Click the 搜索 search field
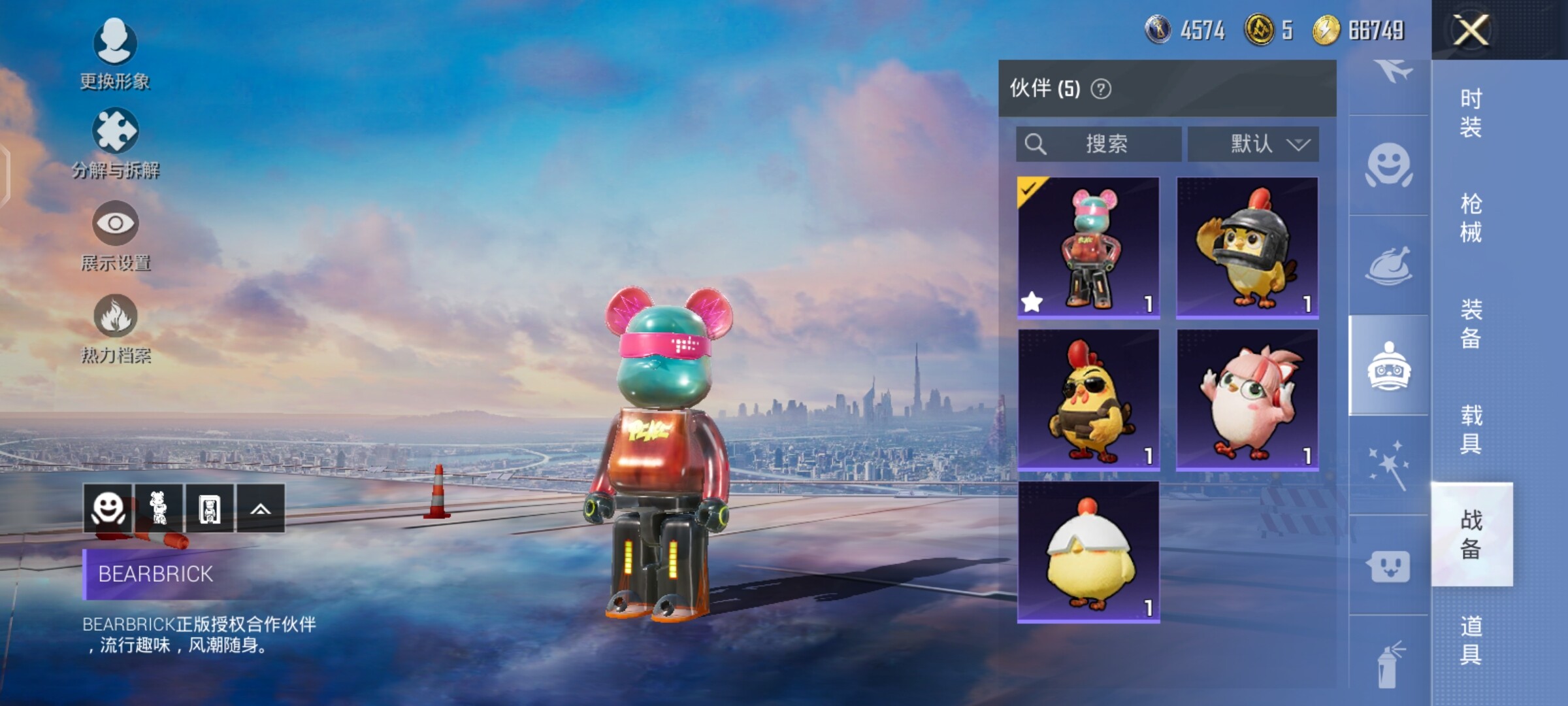This screenshot has height=706, width=1568. [1099, 144]
